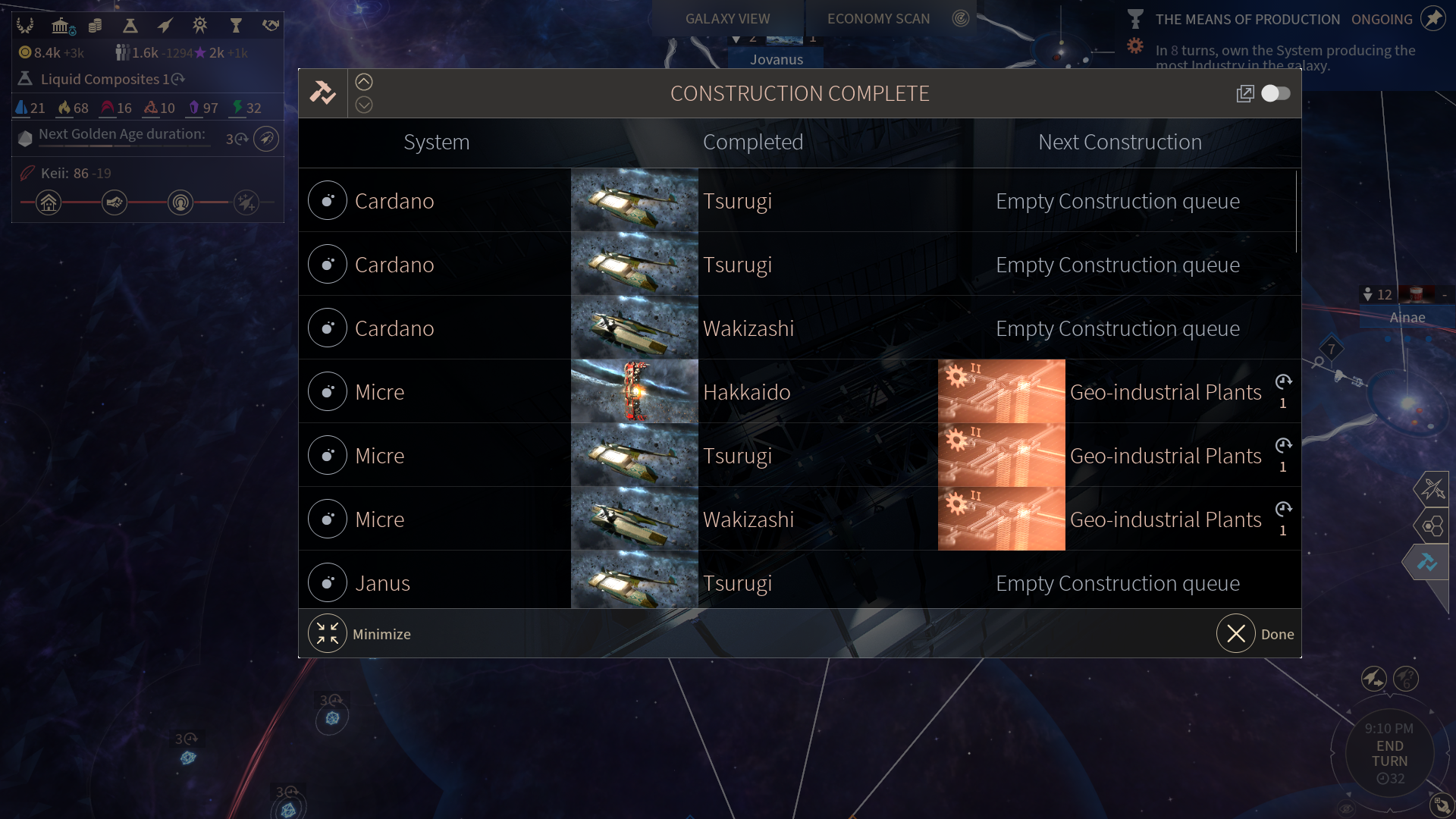Open the trophy victory screen icon
This screenshot has width=1456, height=819.
click(236, 26)
